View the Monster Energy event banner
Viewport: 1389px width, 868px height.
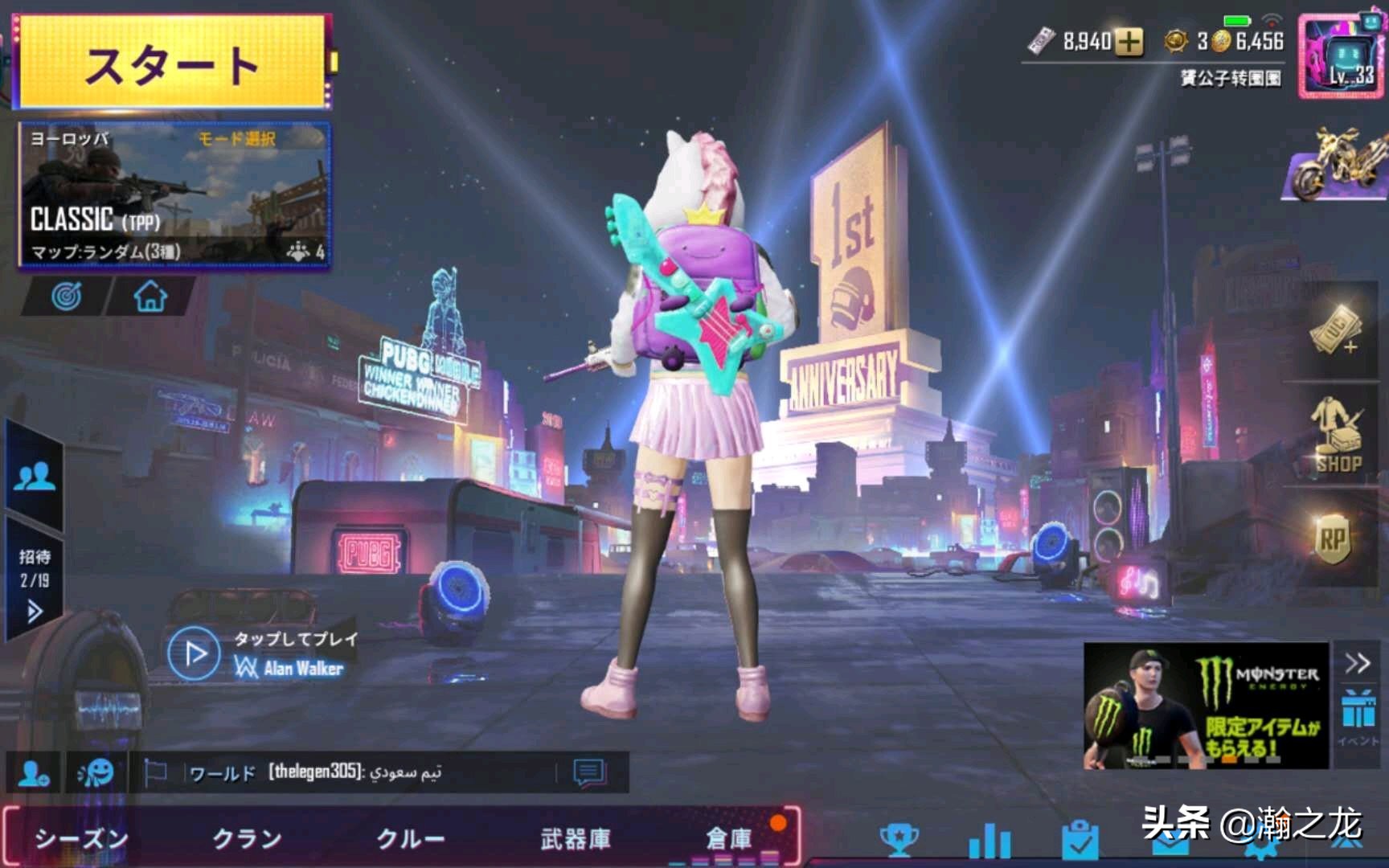[1206, 706]
